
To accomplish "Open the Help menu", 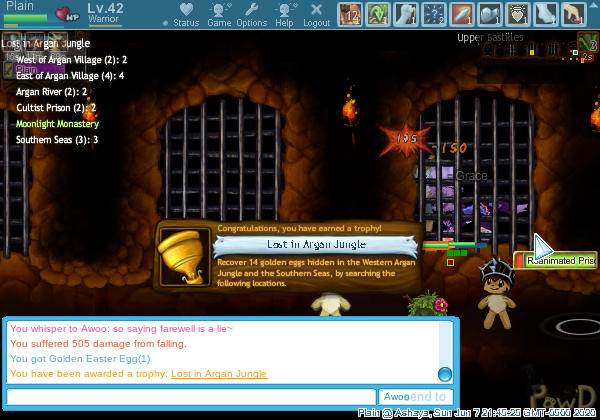I will 284,14.
